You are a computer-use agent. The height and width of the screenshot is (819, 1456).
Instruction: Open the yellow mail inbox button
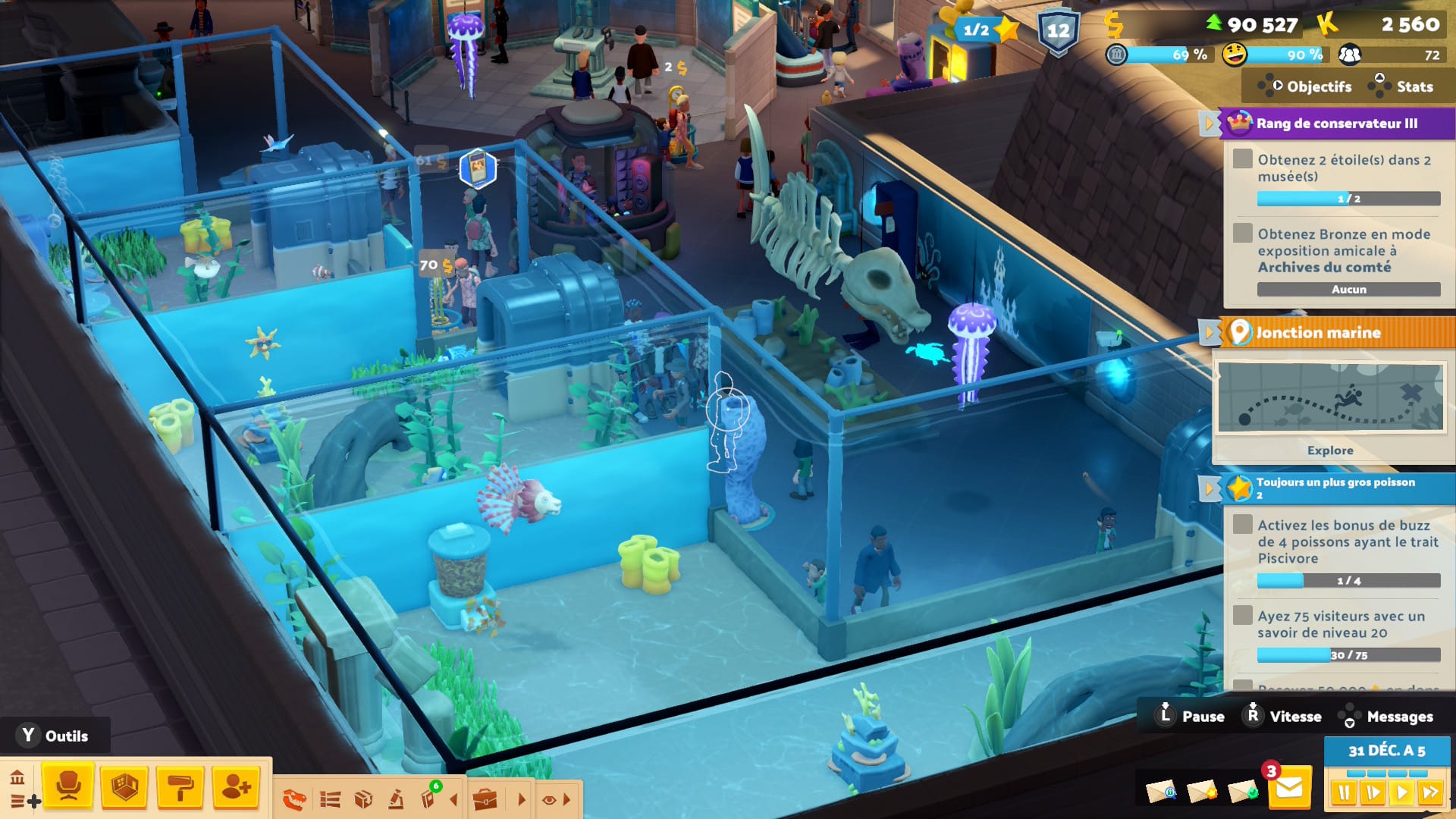click(x=1289, y=789)
